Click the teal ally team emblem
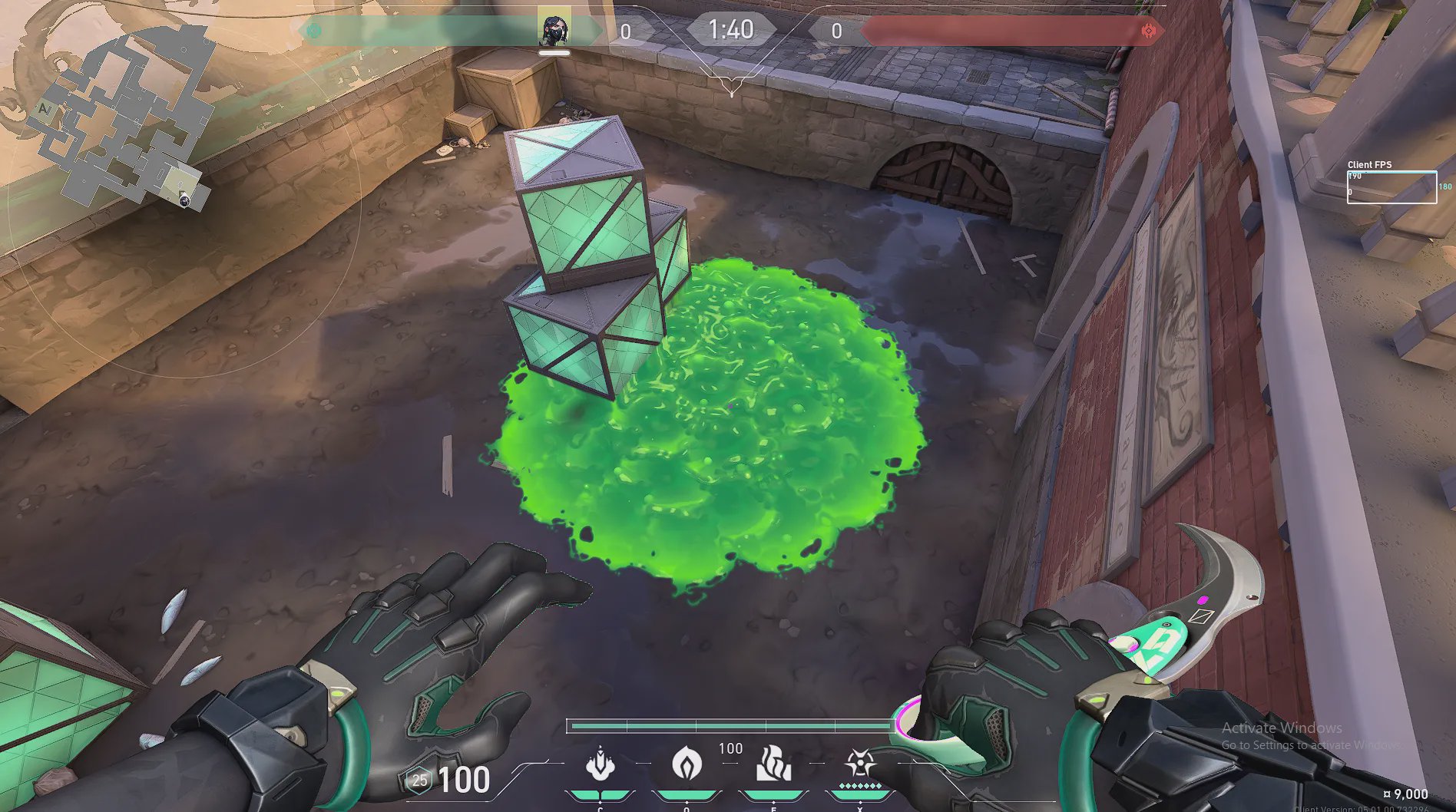The height and width of the screenshot is (812, 1456). point(313,31)
